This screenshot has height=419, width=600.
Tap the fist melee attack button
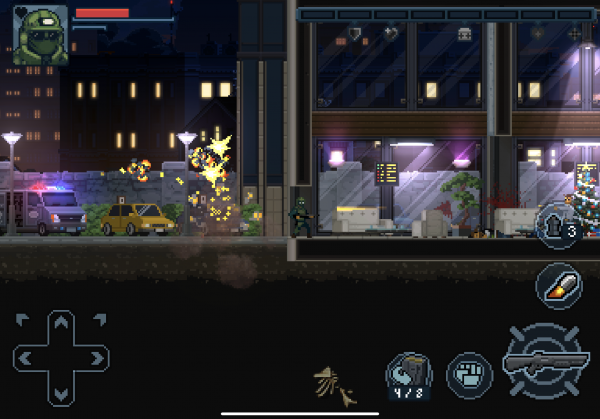pos(467,372)
